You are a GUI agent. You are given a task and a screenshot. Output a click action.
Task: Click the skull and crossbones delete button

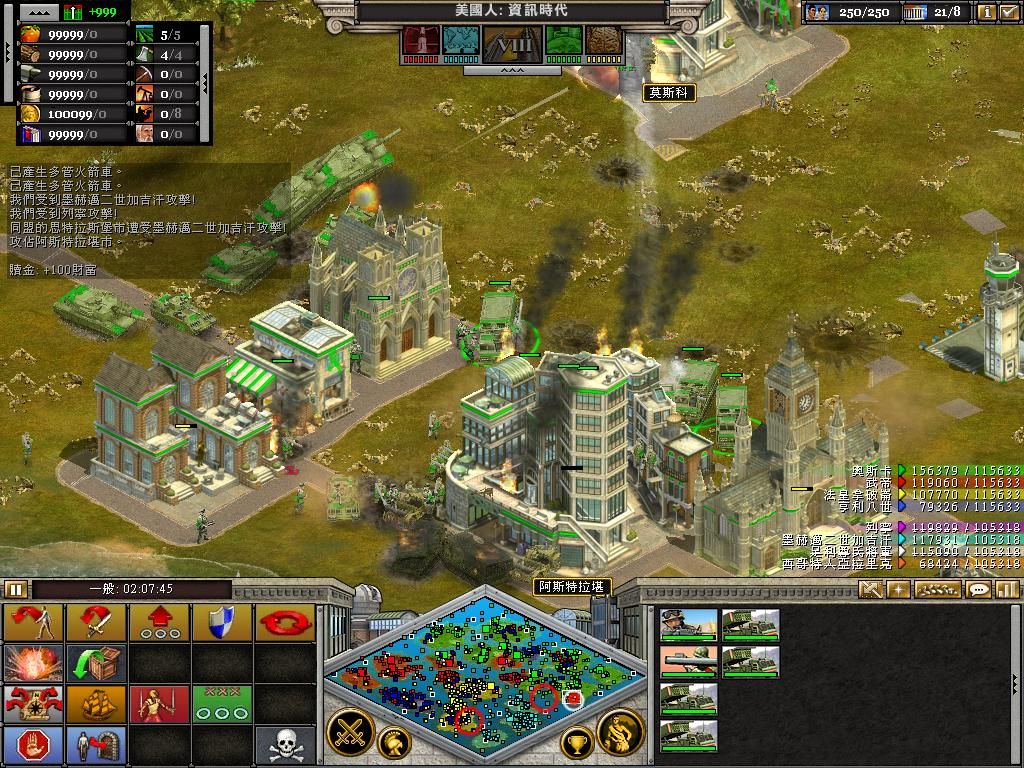click(284, 744)
